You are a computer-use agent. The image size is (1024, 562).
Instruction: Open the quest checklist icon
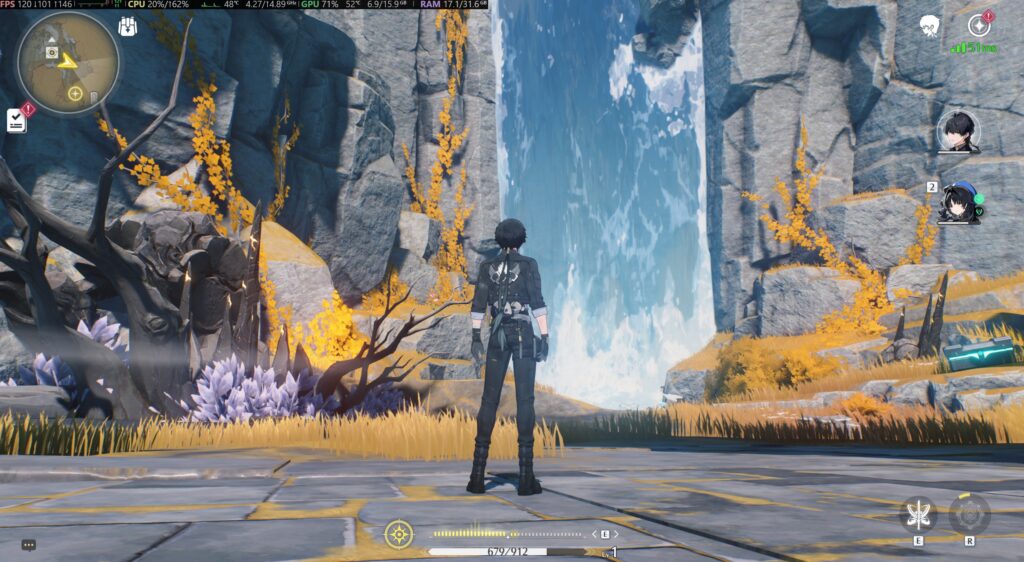tap(17, 120)
